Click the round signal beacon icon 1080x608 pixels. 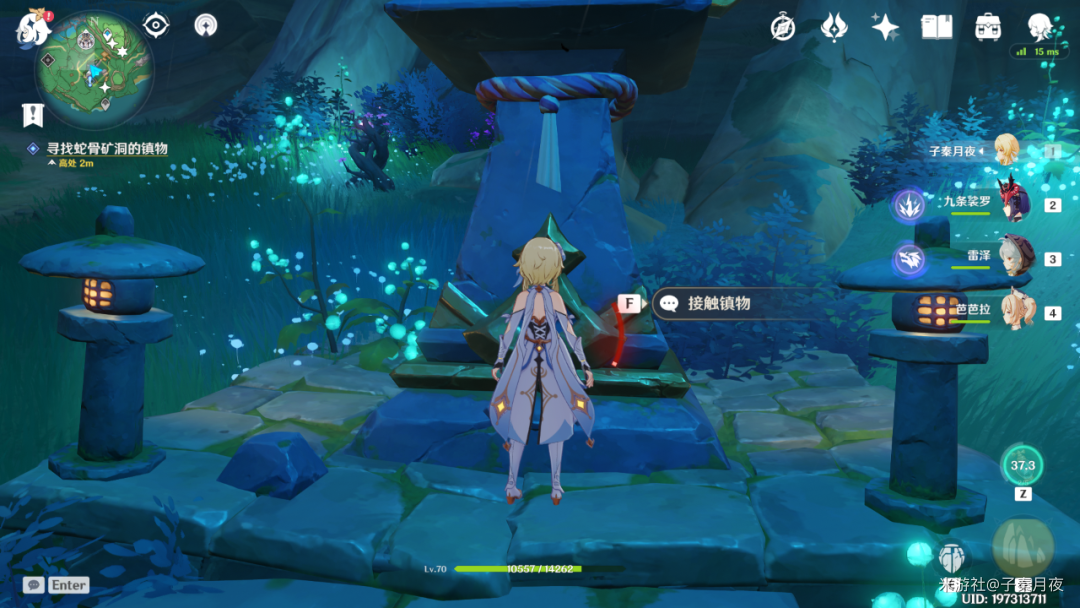(x=206, y=25)
